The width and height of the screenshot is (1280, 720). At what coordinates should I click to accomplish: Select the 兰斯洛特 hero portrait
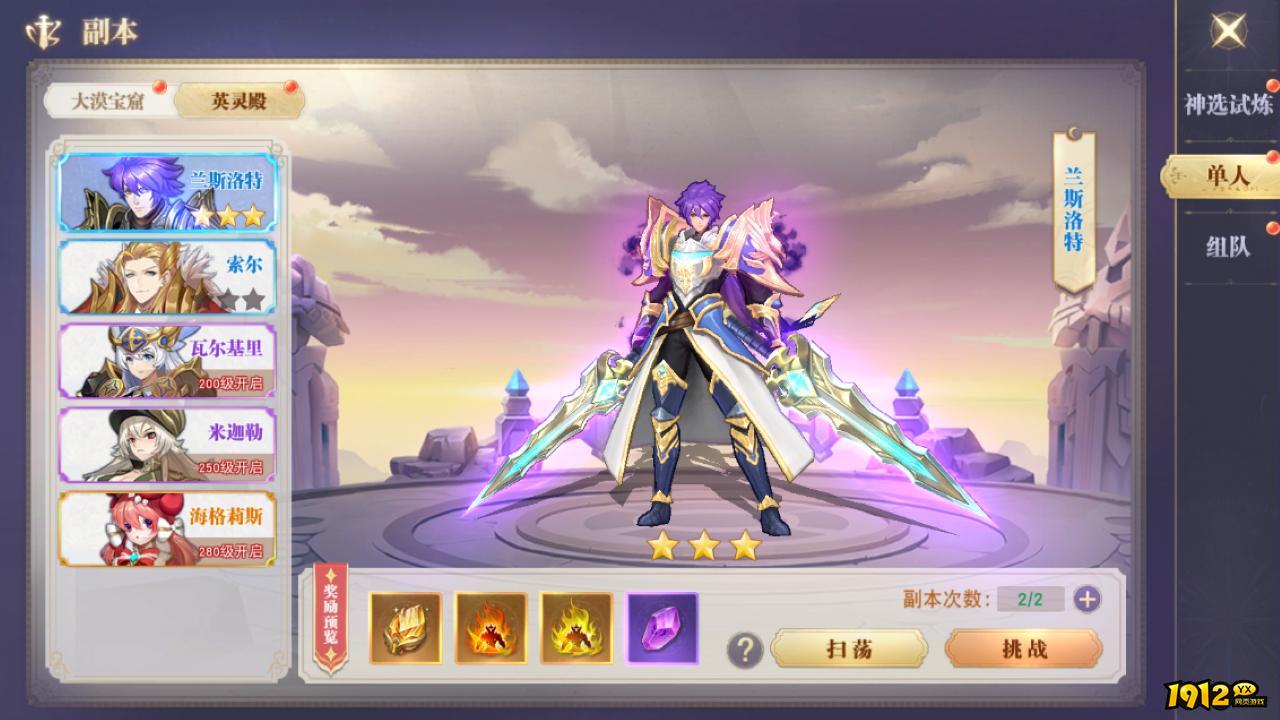[x=167, y=192]
